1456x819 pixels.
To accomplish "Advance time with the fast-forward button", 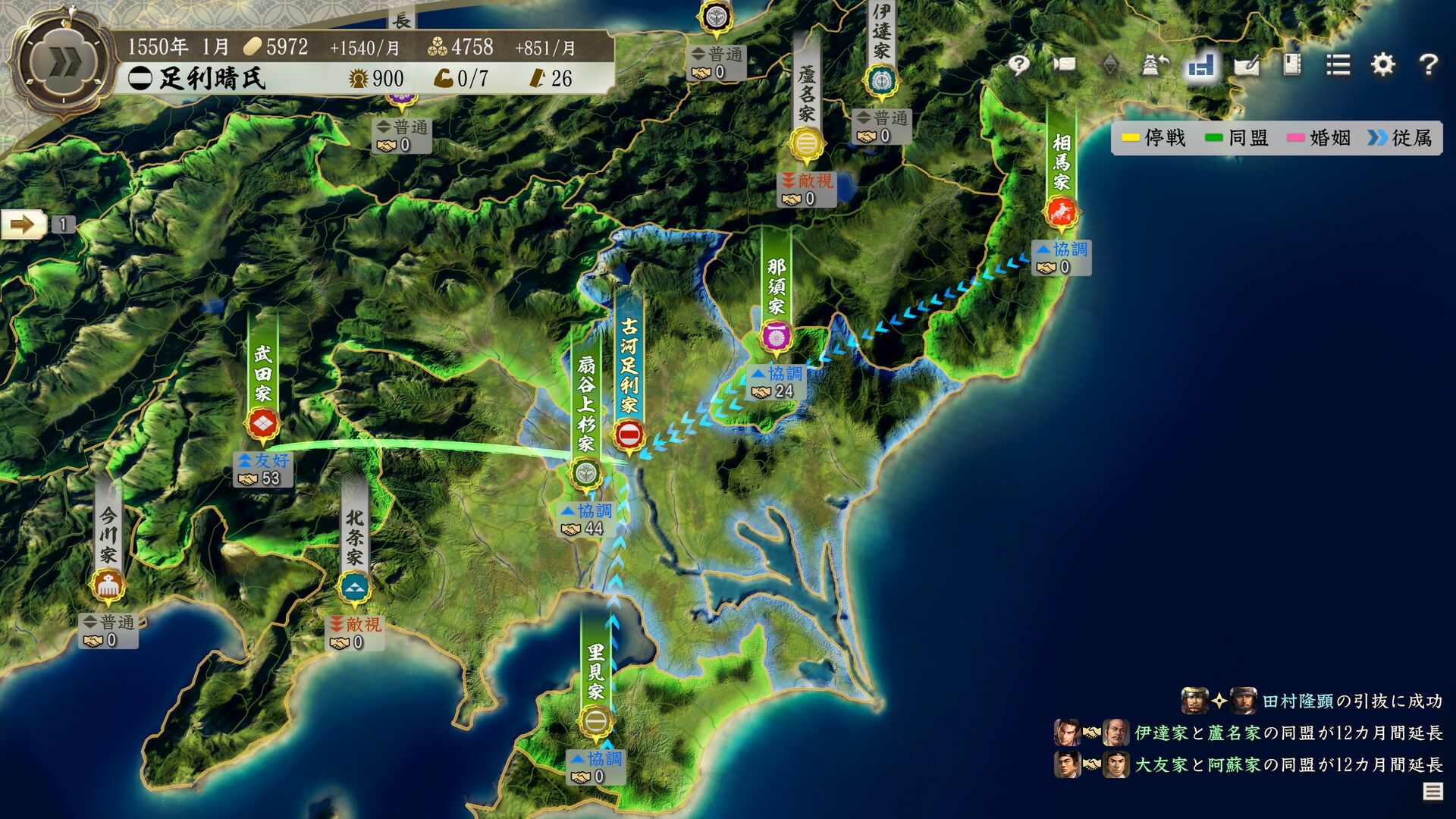I will (62, 64).
